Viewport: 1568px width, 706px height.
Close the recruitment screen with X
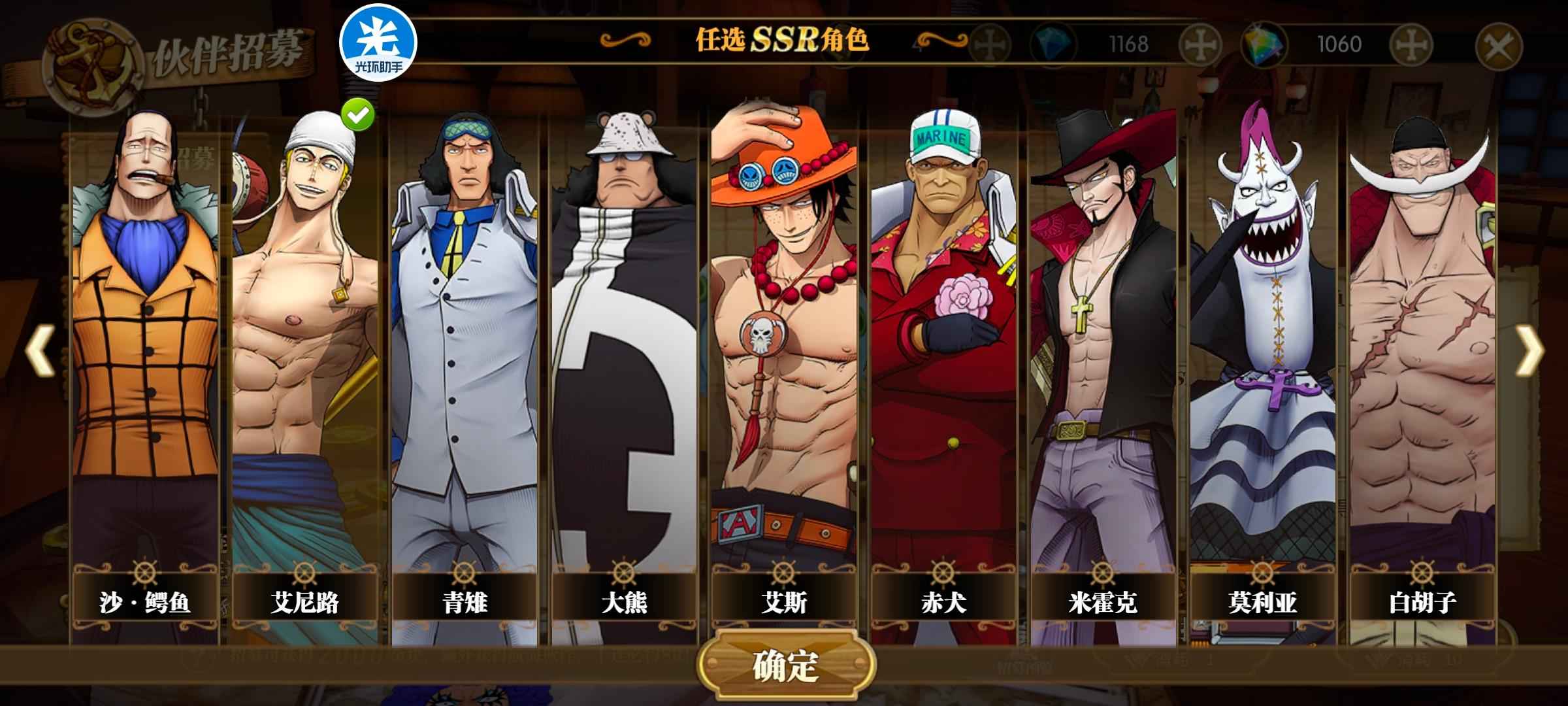(x=1499, y=46)
